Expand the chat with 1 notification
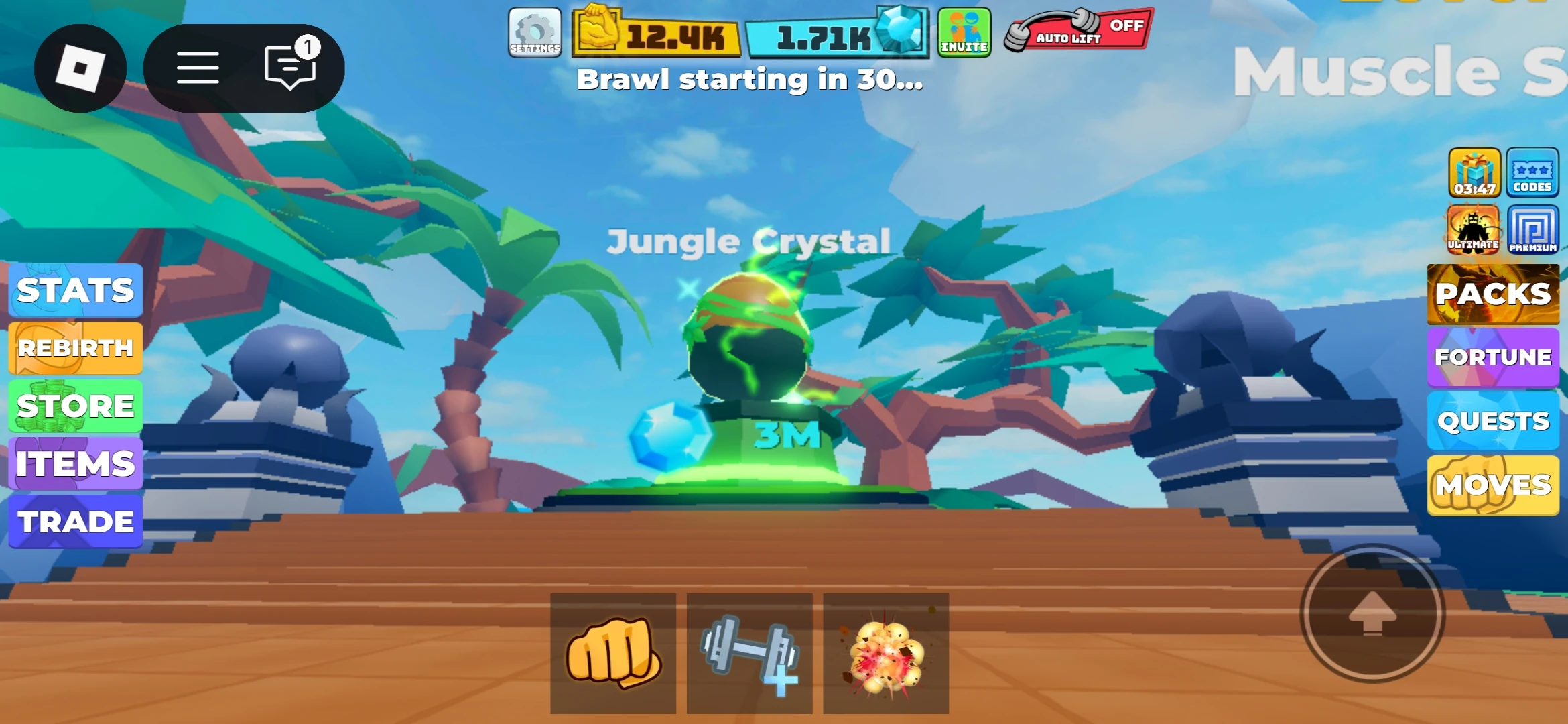 pos(289,67)
